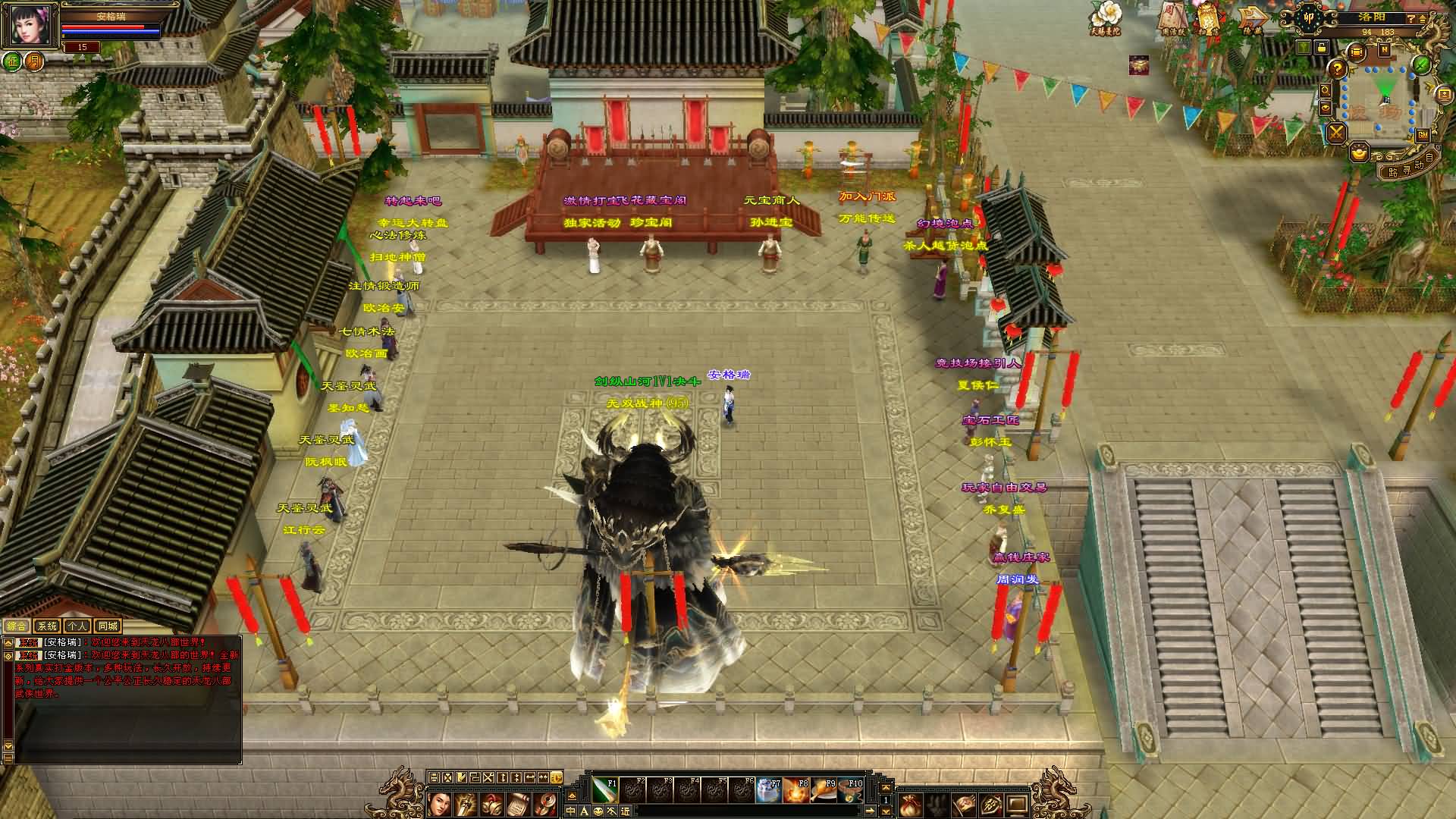1456x819 pixels.
Task: Open the character face icon menu
Action: click(x=438, y=803)
